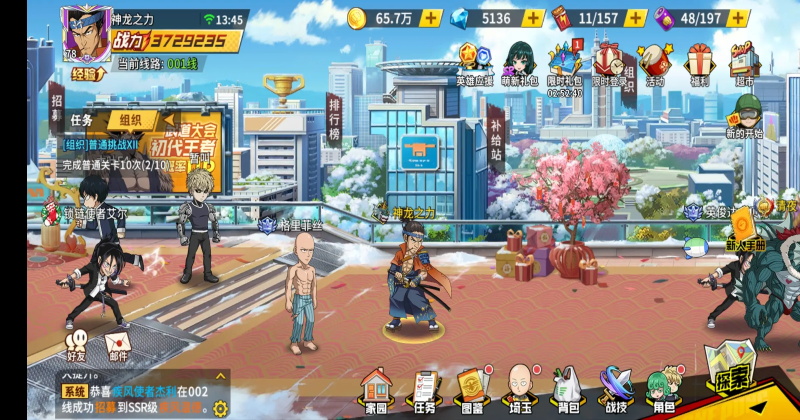Open the 萌新礼包 newbie gift pack

[520, 62]
